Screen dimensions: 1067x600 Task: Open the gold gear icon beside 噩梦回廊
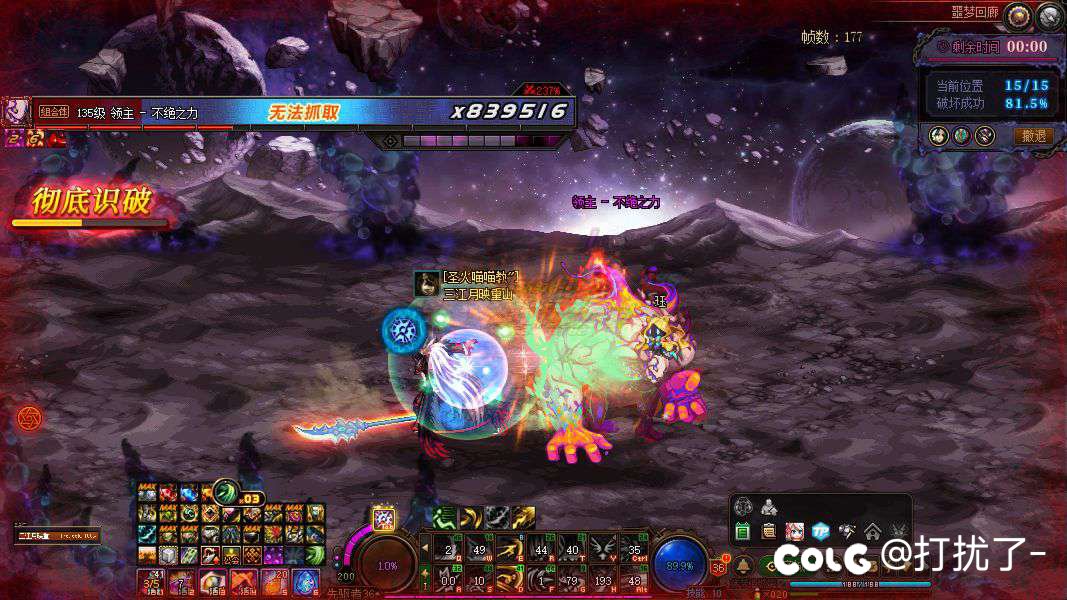1018,15
